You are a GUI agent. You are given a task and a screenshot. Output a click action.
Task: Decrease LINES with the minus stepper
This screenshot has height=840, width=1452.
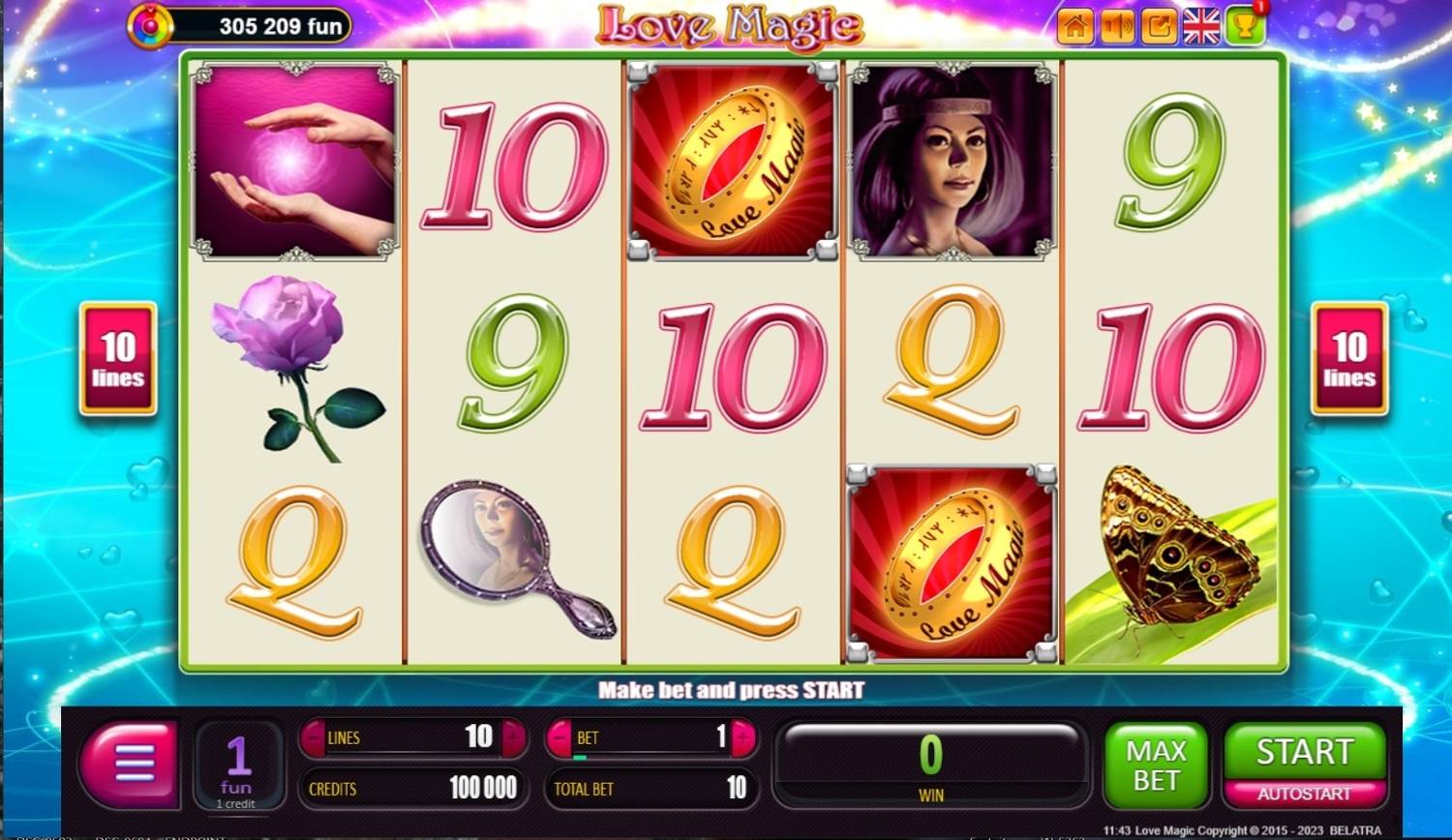coord(315,737)
